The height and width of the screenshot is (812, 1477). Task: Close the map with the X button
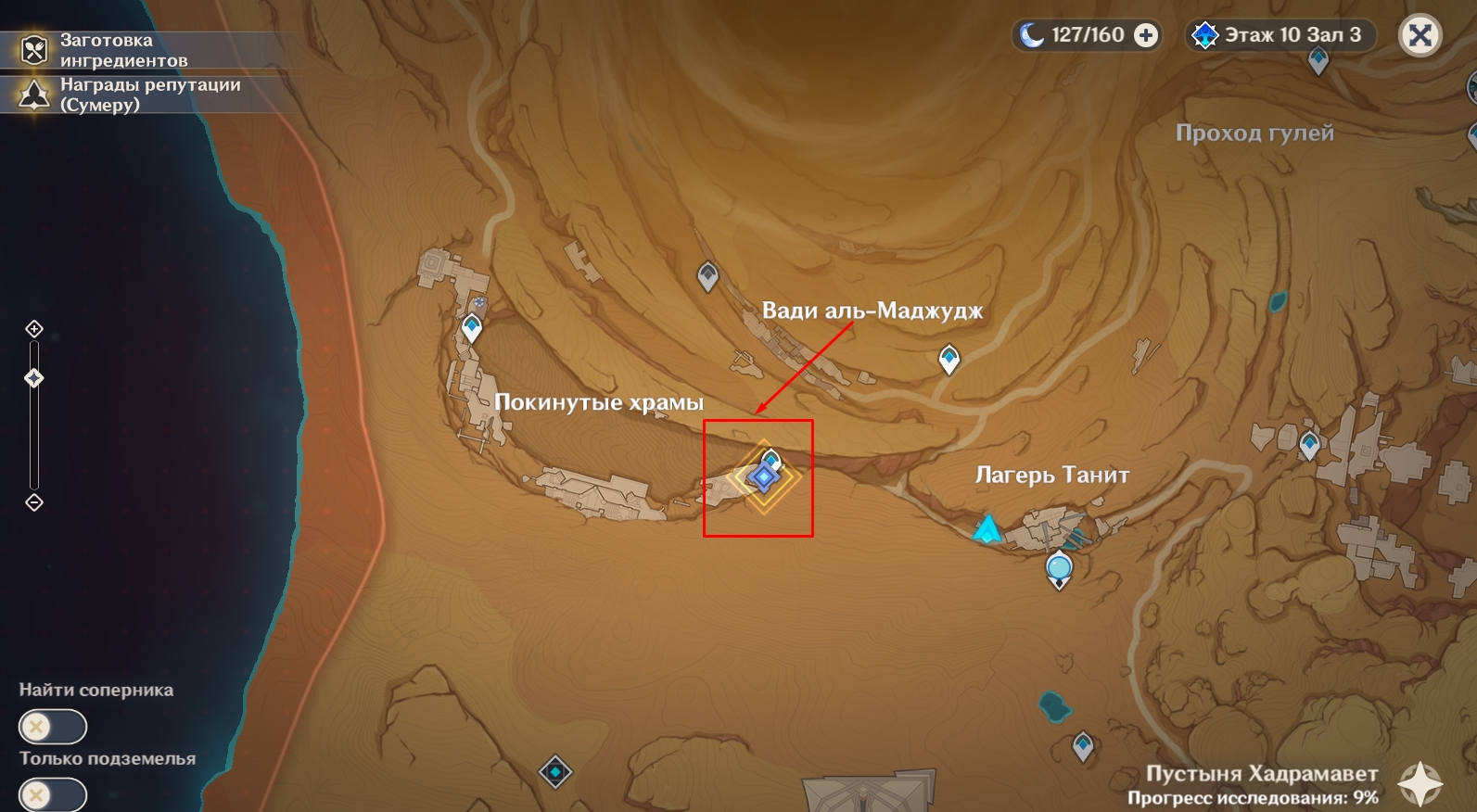coord(1420,36)
